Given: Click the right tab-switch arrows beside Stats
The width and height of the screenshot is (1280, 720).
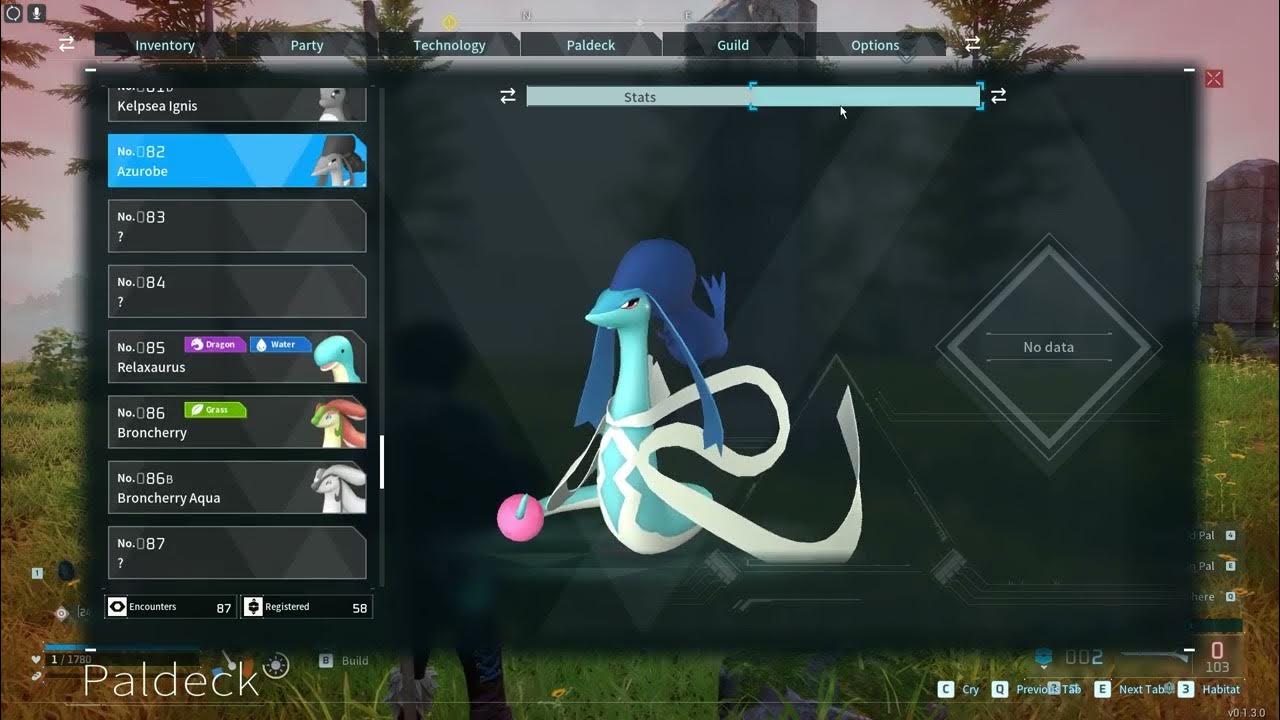Looking at the screenshot, I should [998, 95].
